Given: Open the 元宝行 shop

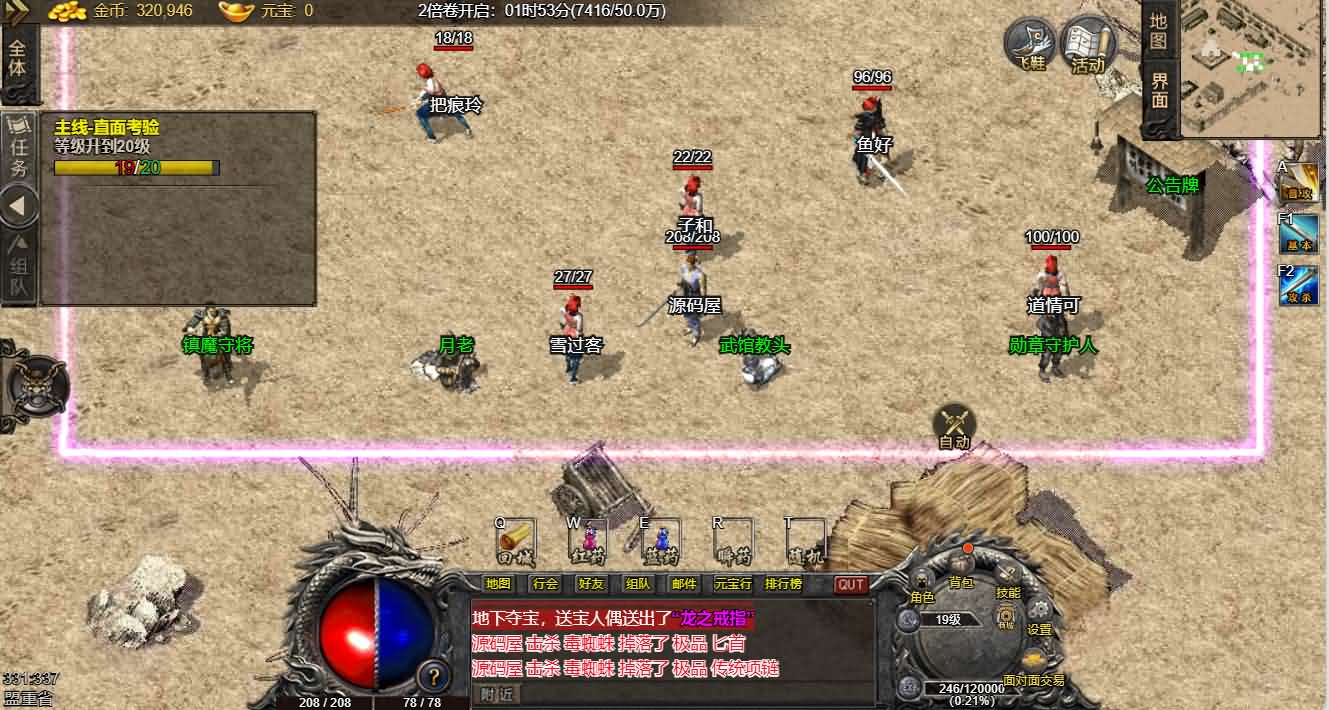Looking at the screenshot, I should click(x=733, y=584).
